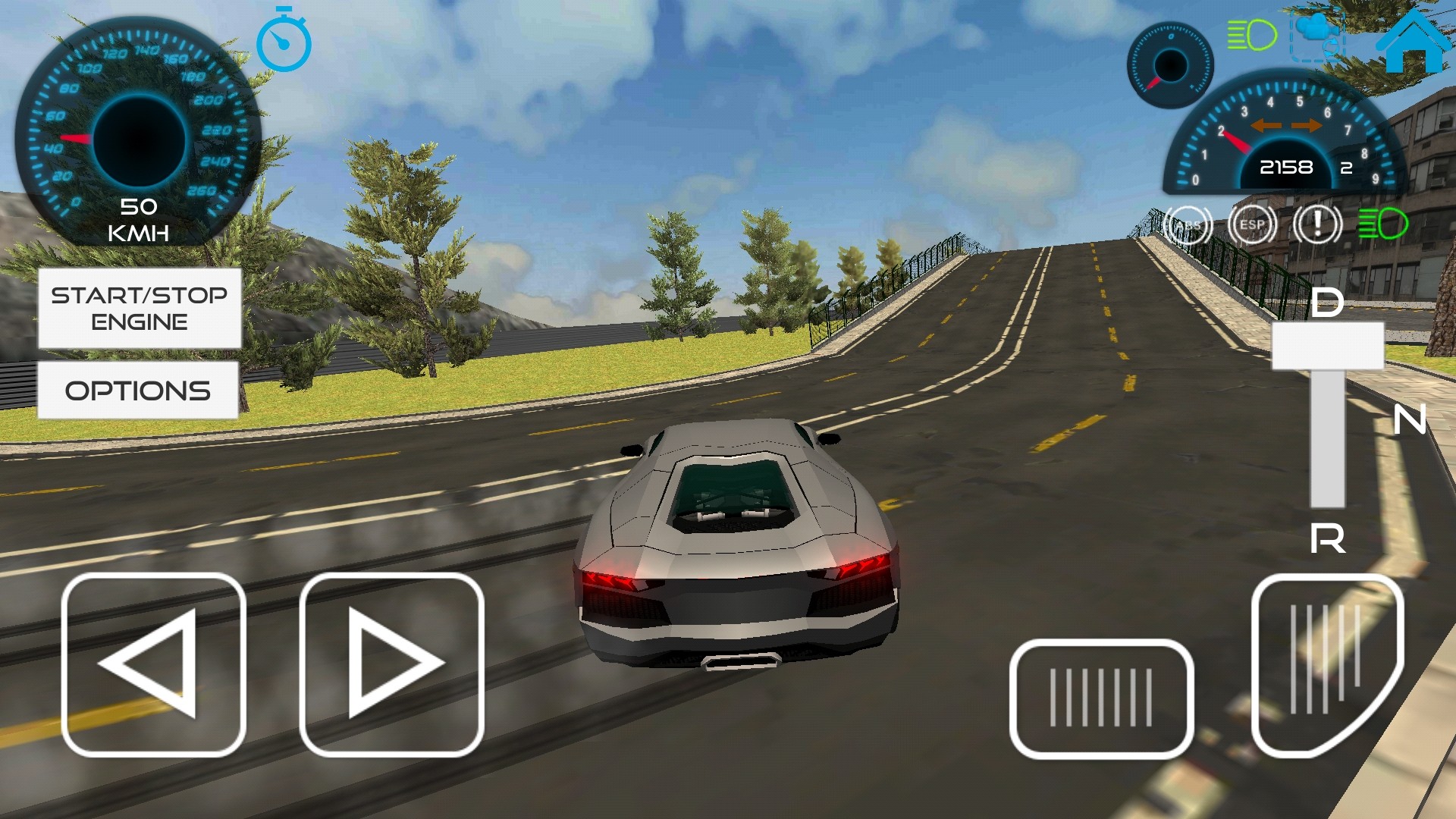Select D on the gear shifter
Image resolution: width=1456 pixels, height=819 pixels.
[x=1327, y=303]
